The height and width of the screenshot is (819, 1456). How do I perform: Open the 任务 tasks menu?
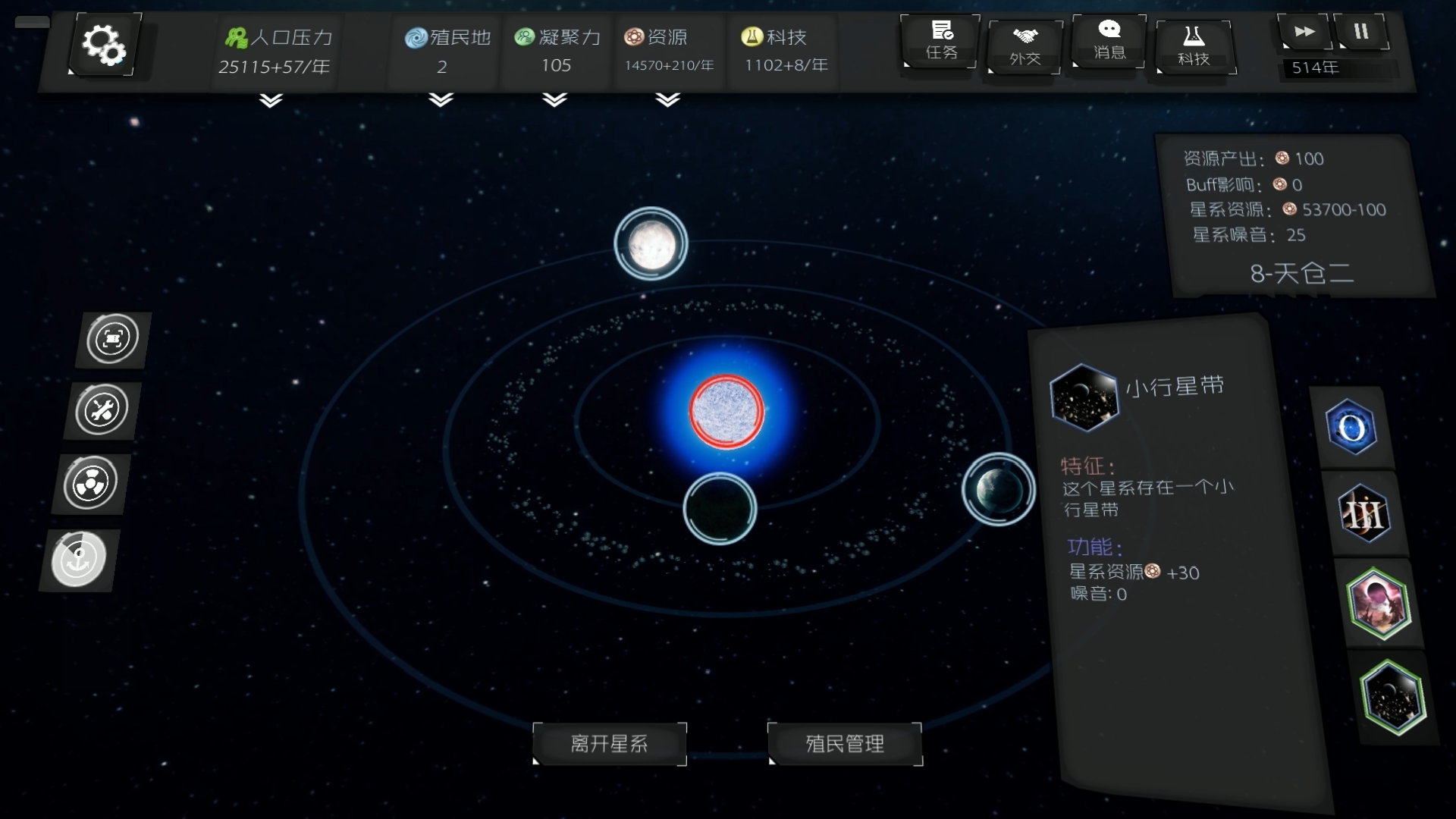pyautogui.click(x=940, y=42)
